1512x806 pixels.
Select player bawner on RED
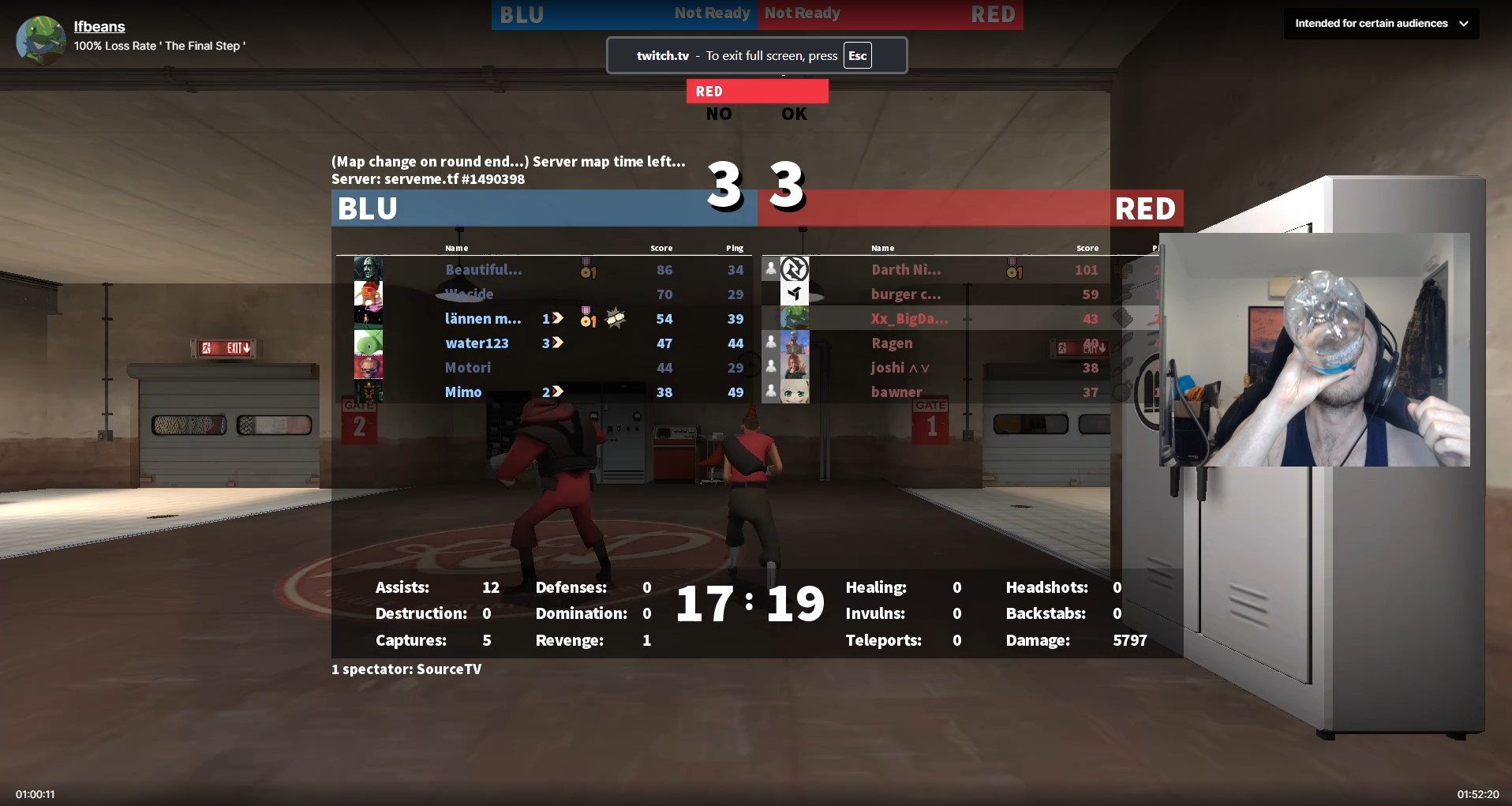896,392
